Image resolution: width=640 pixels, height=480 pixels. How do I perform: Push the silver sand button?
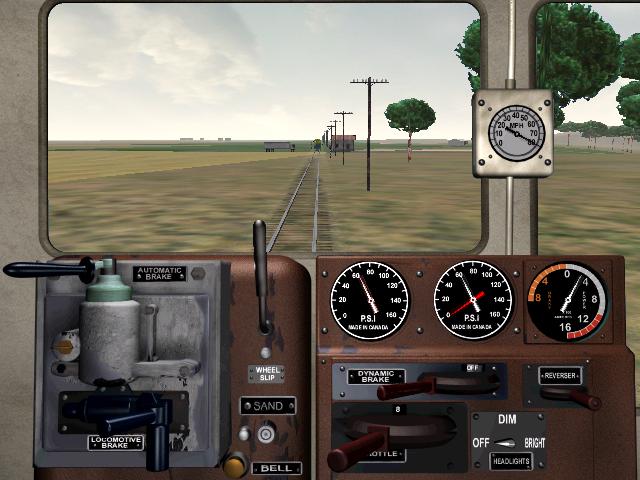pyautogui.click(x=266, y=434)
